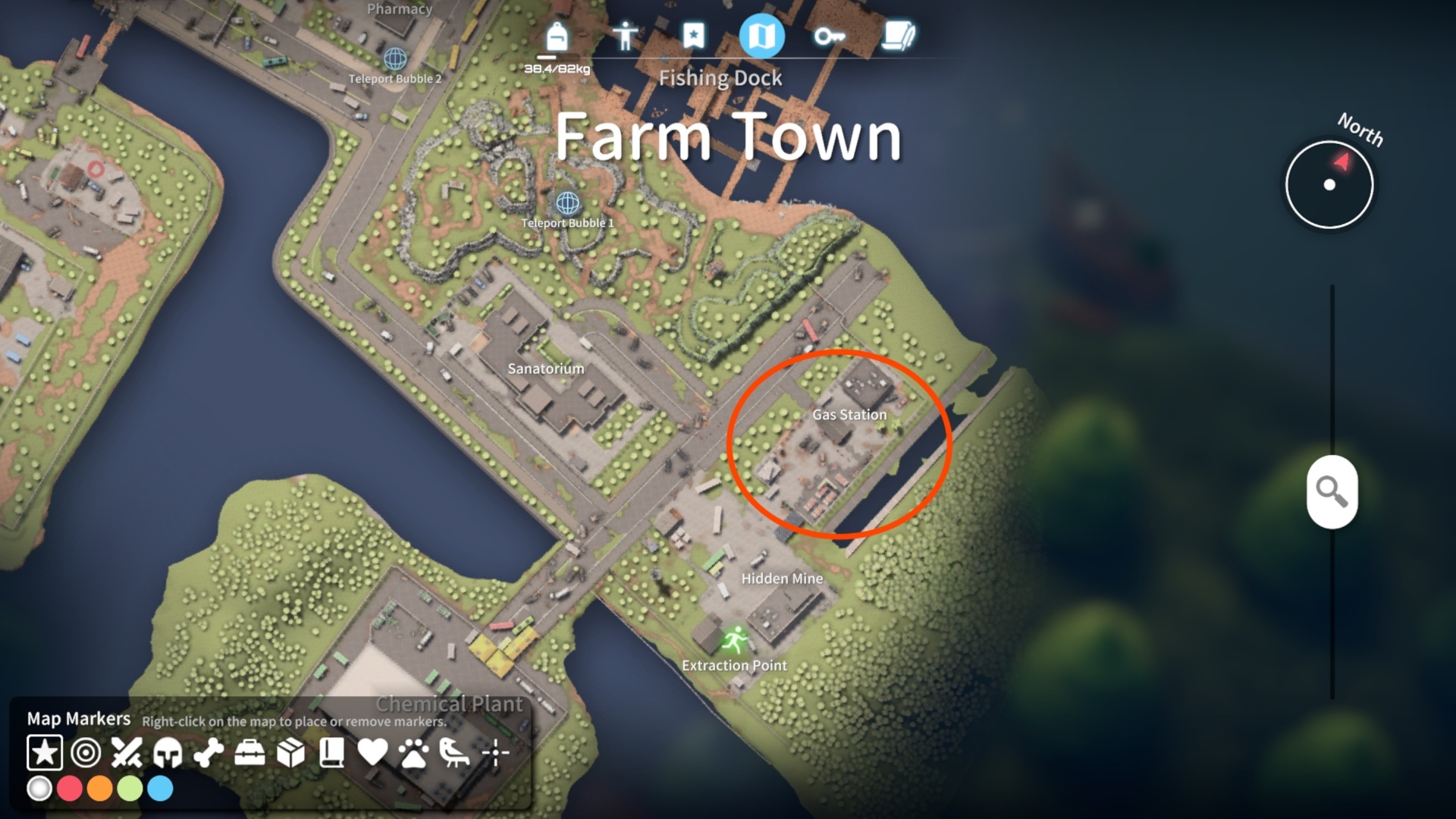
Task: Open the missions bookmark icon
Action: point(692,36)
